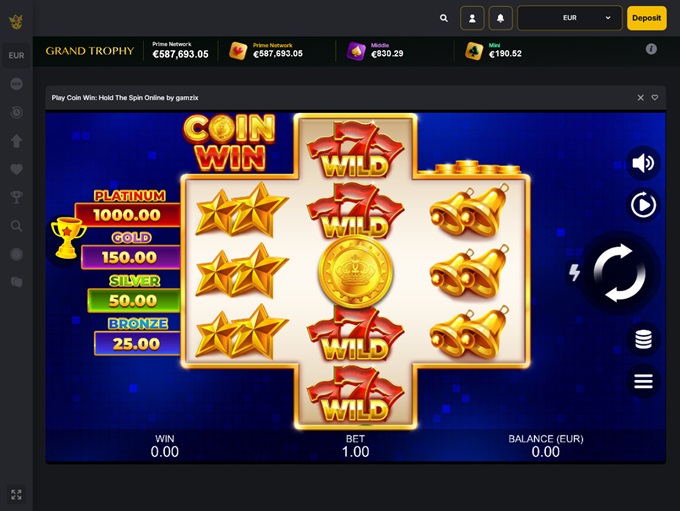Close the Coin Win game window

(x=641, y=98)
